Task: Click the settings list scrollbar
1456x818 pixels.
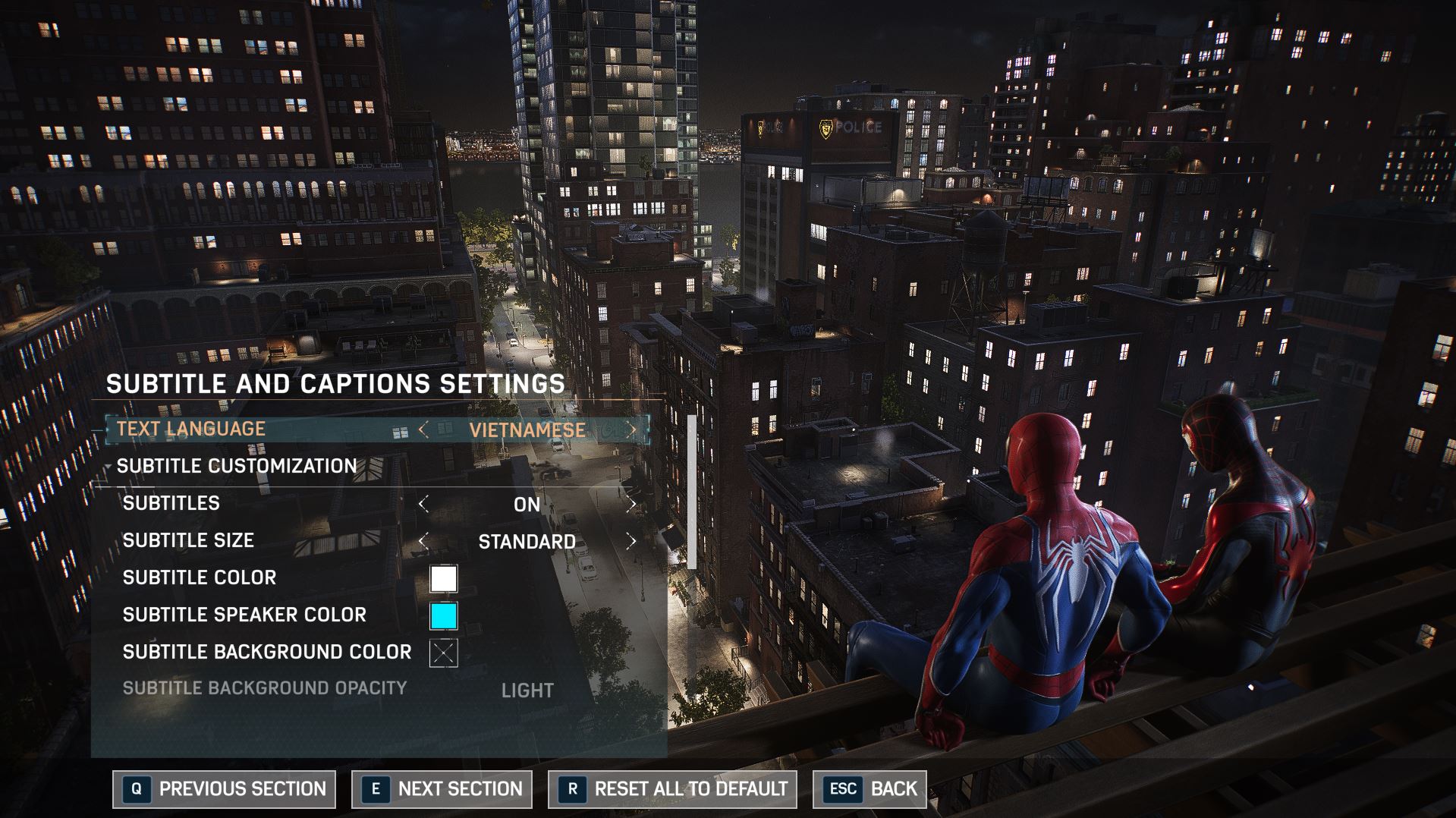Action: click(691, 492)
